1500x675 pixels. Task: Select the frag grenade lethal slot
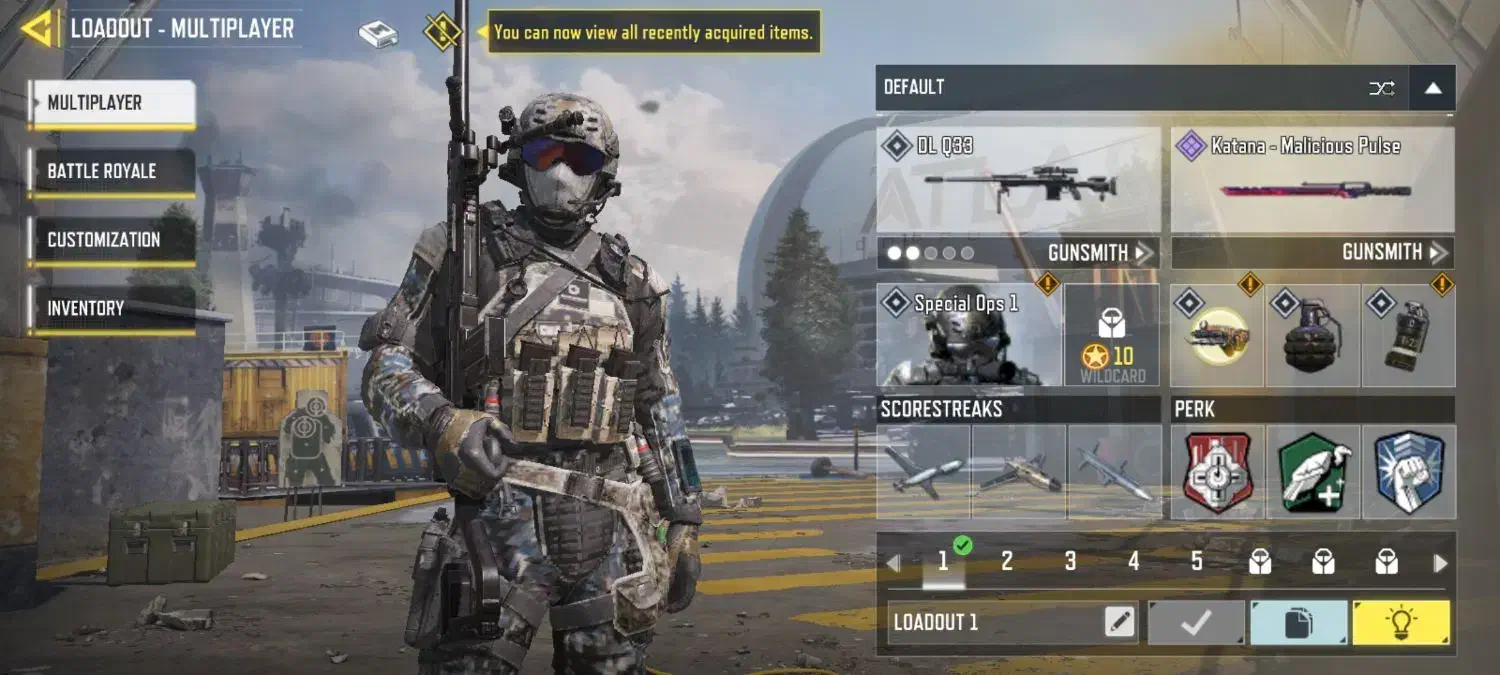coord(1312,335)
